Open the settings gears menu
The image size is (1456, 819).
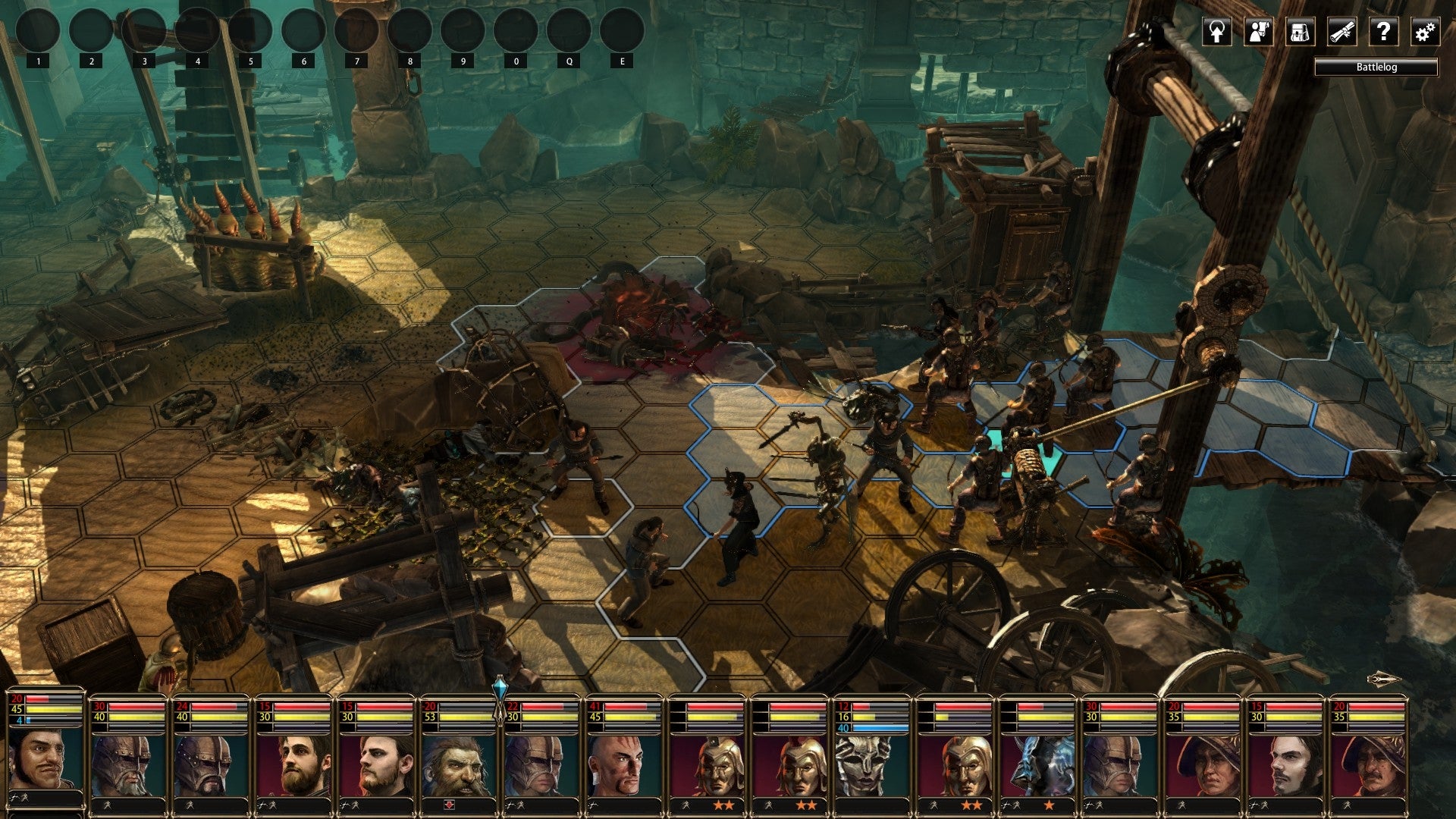coord(1424,32)
